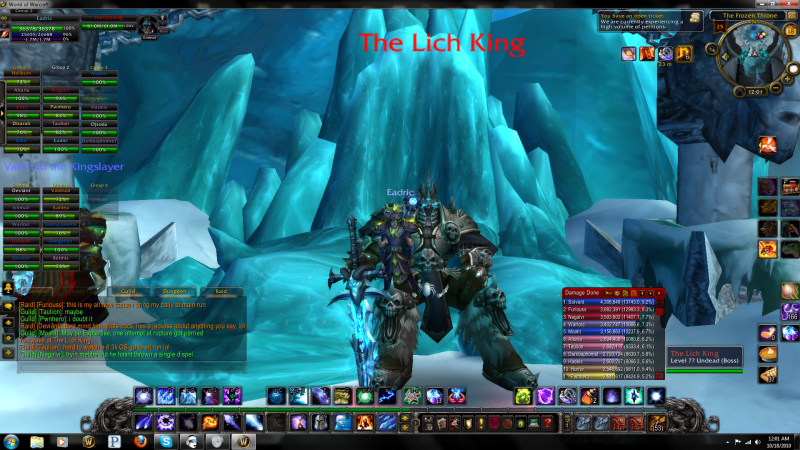Select Solvent's row in Damage Done meter

pyautogui.click(x=610, y=301)
